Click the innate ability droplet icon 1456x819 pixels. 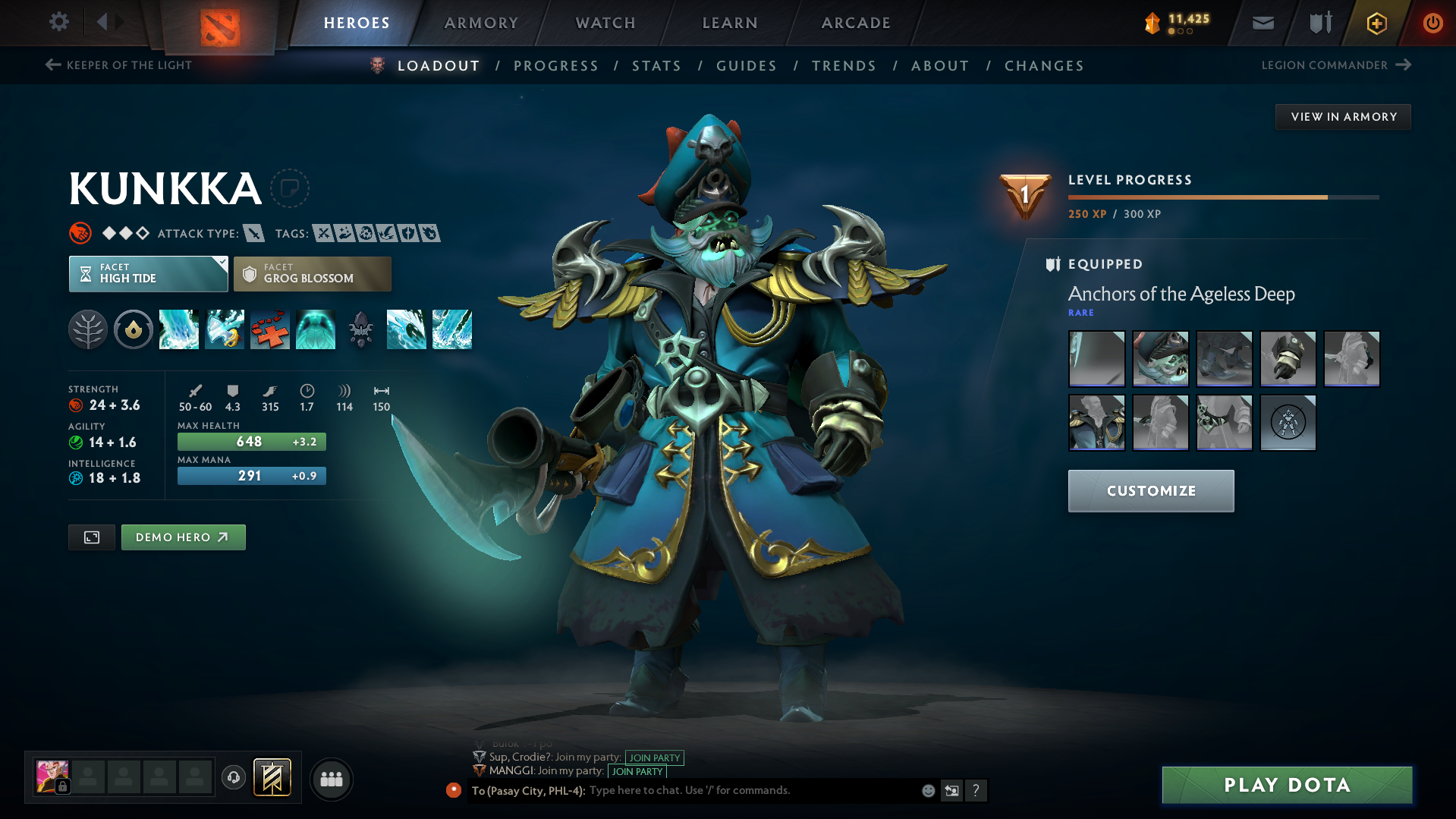point(134,329)
